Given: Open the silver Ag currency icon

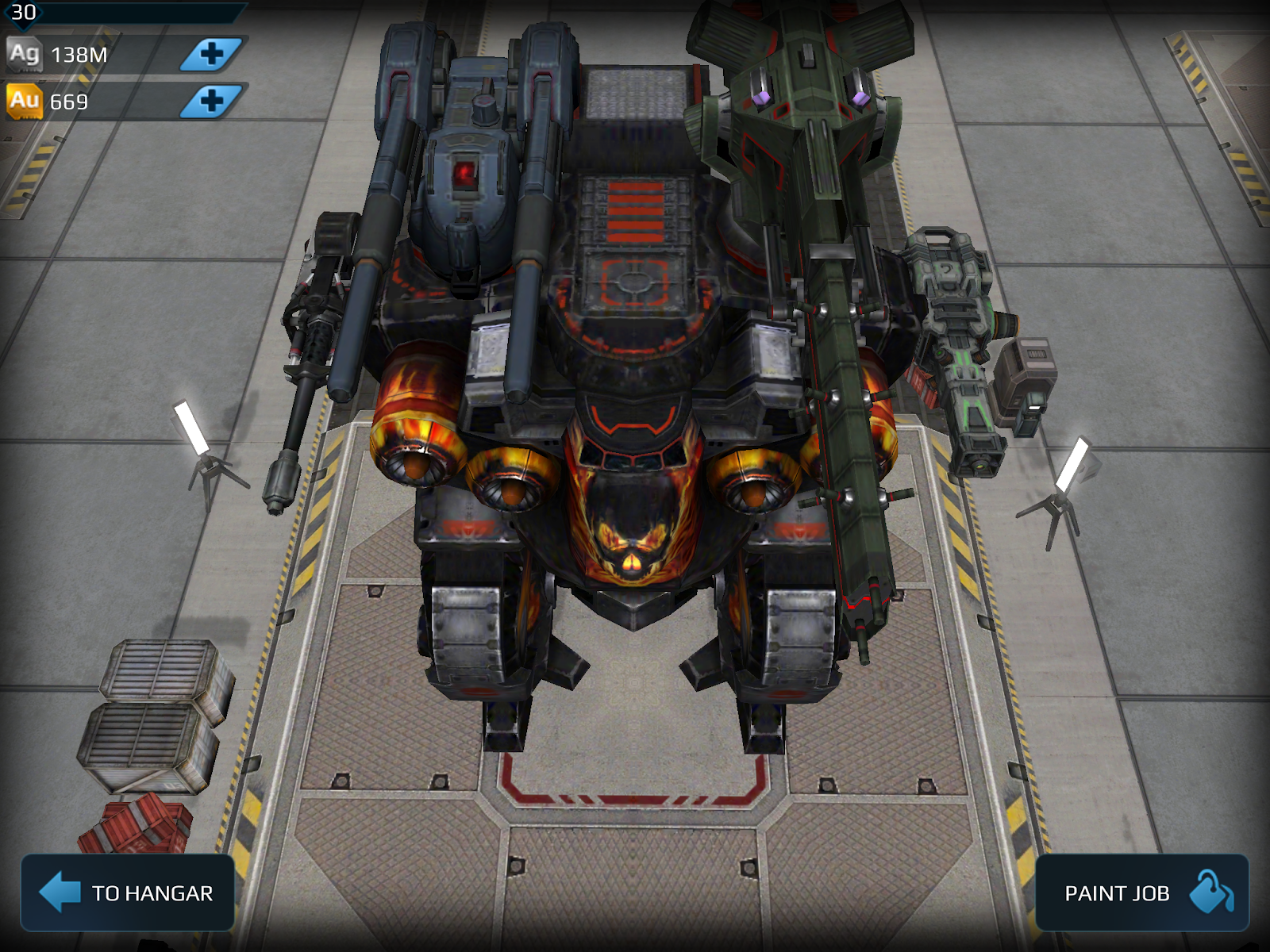Looking at the screenshot, I should point(24,53).
